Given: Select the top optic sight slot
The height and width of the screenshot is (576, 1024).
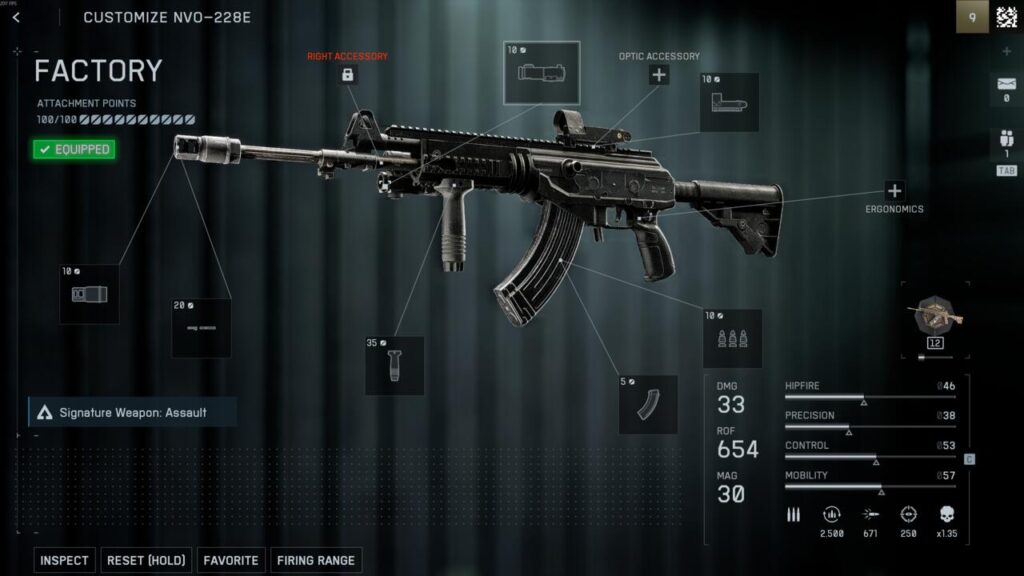Looking at the screenshot, I should [541, 72].
